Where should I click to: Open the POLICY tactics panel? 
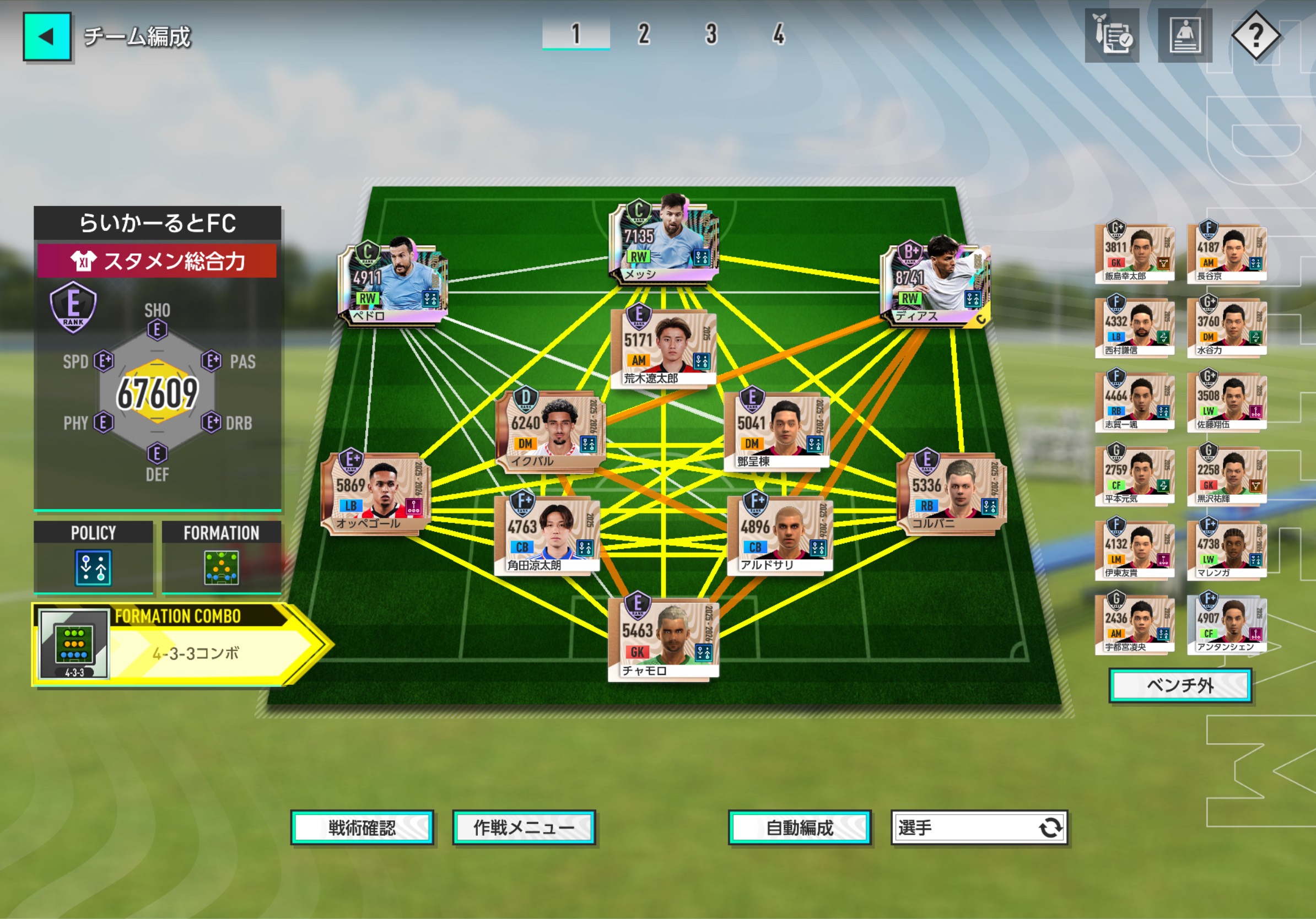click(94, 557)
